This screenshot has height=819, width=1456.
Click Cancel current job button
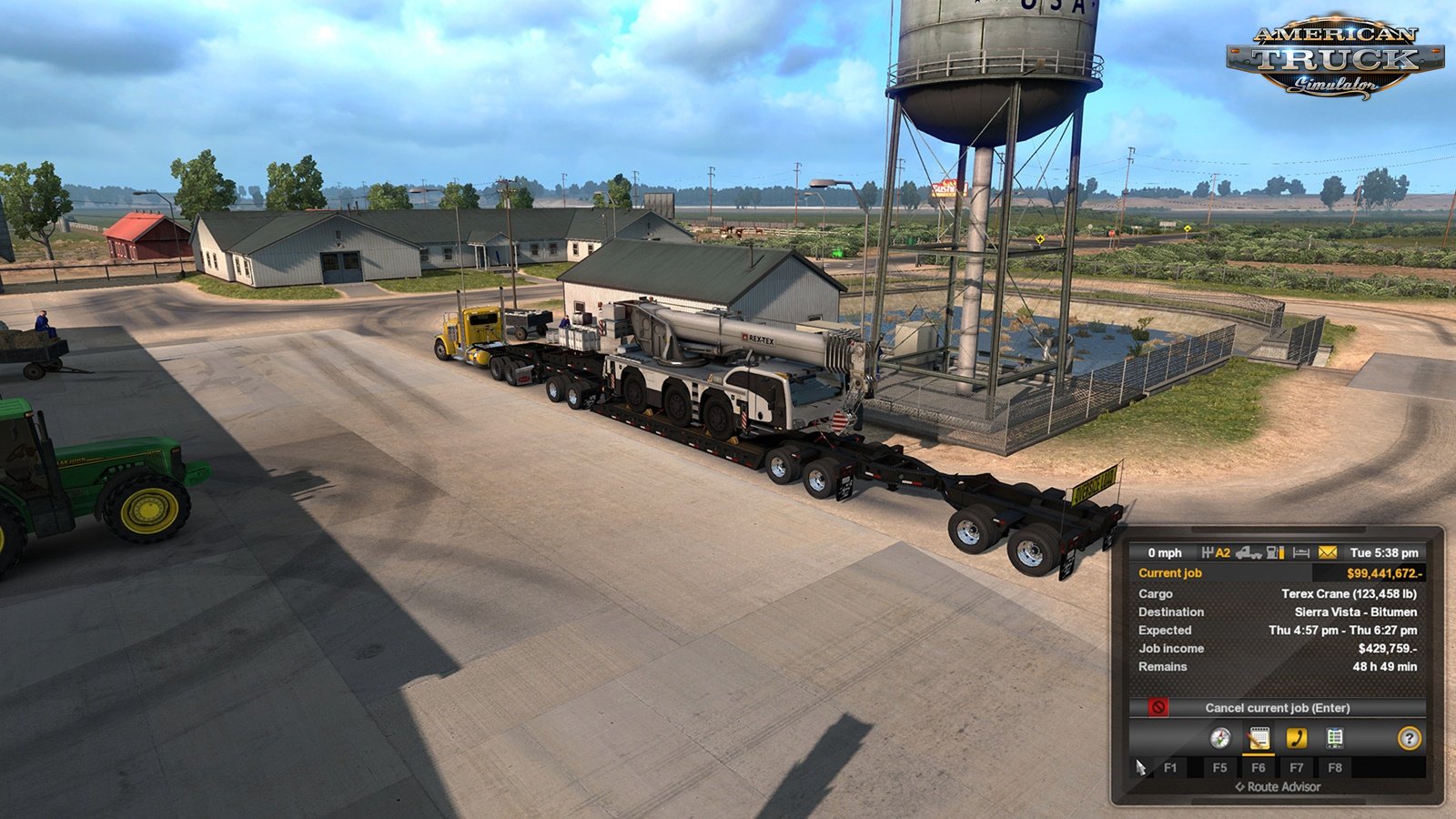(x=1278, y=707)
